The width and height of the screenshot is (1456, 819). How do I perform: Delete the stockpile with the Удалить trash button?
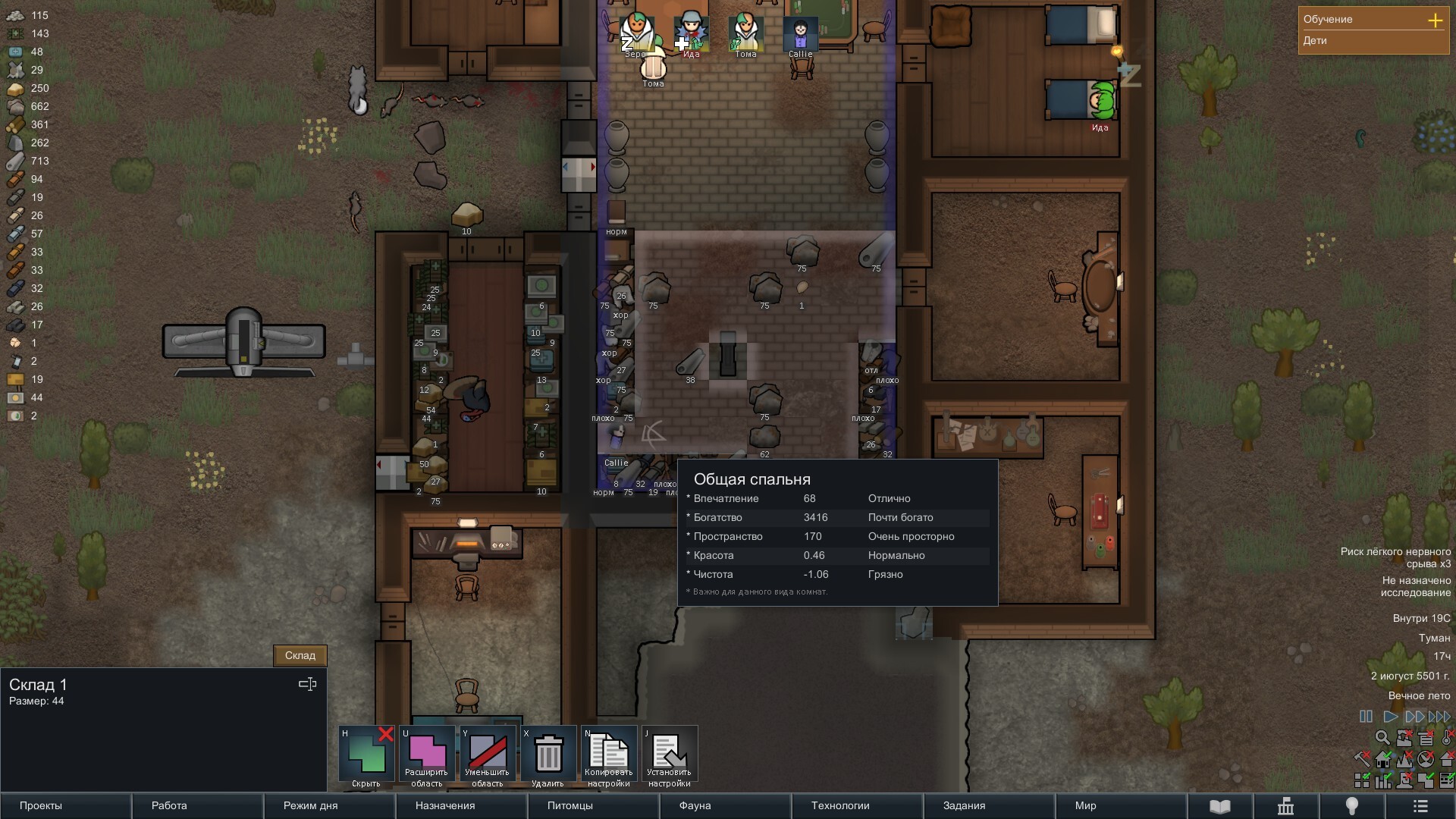548,755
